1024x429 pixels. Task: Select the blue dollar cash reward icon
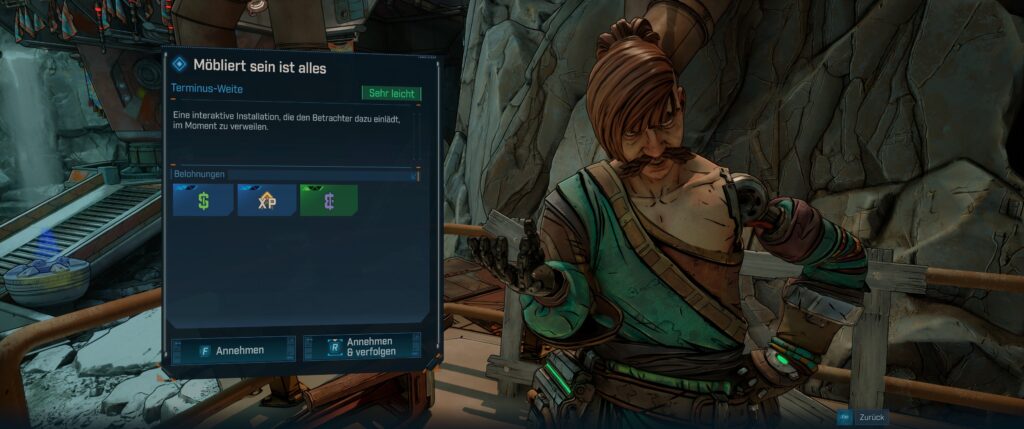(203, 200)
